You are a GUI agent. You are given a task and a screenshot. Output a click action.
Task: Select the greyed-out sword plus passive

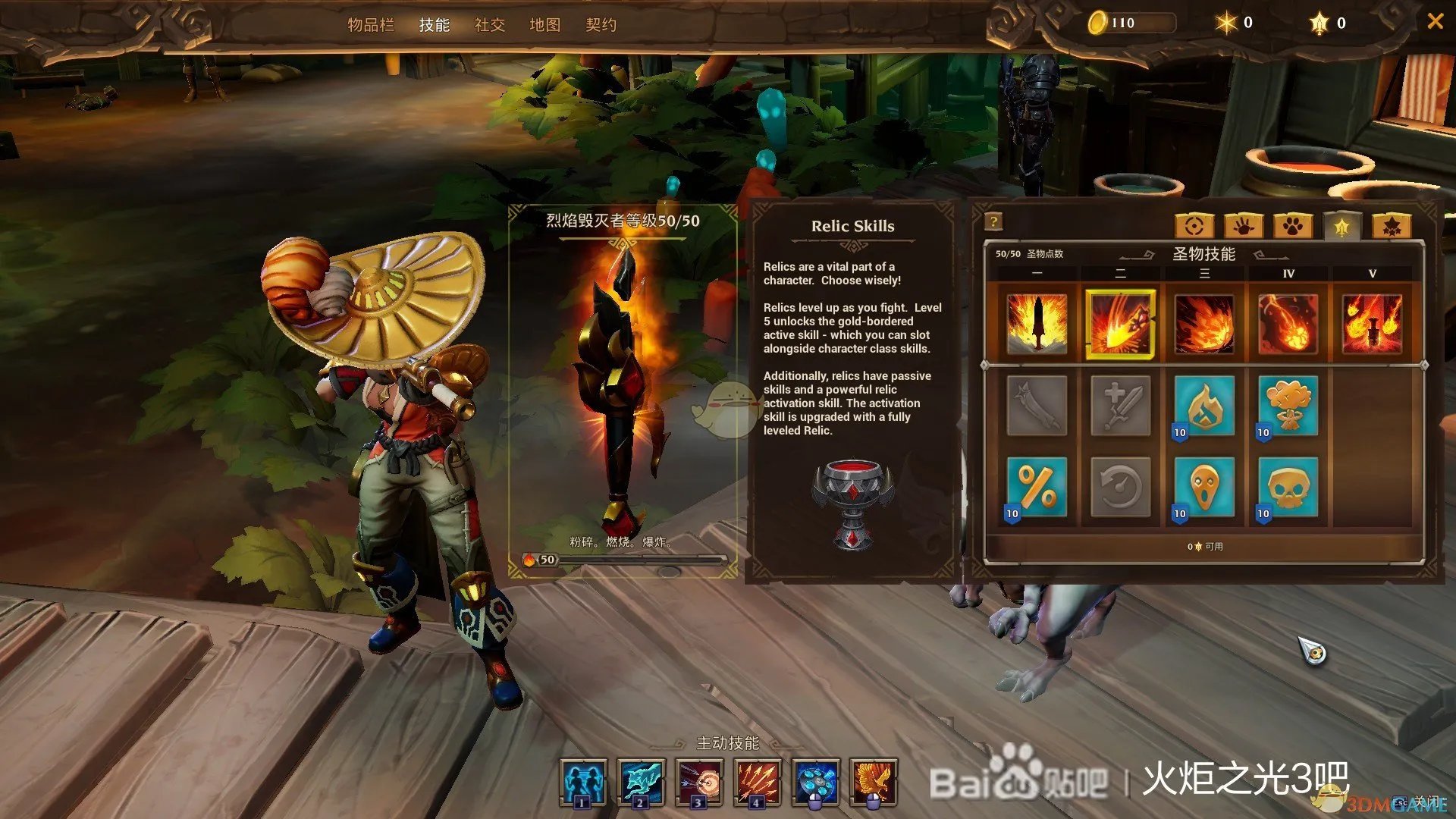coord(1120,406)
